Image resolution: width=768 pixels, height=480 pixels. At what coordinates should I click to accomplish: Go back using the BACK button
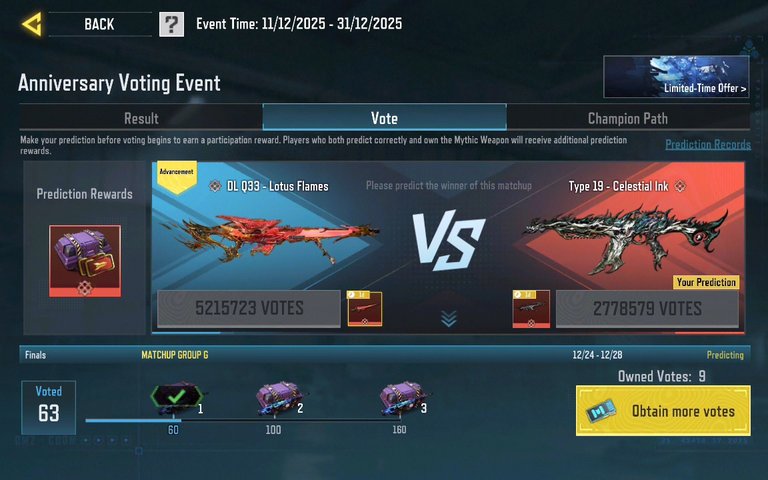(x=98, y=24)
